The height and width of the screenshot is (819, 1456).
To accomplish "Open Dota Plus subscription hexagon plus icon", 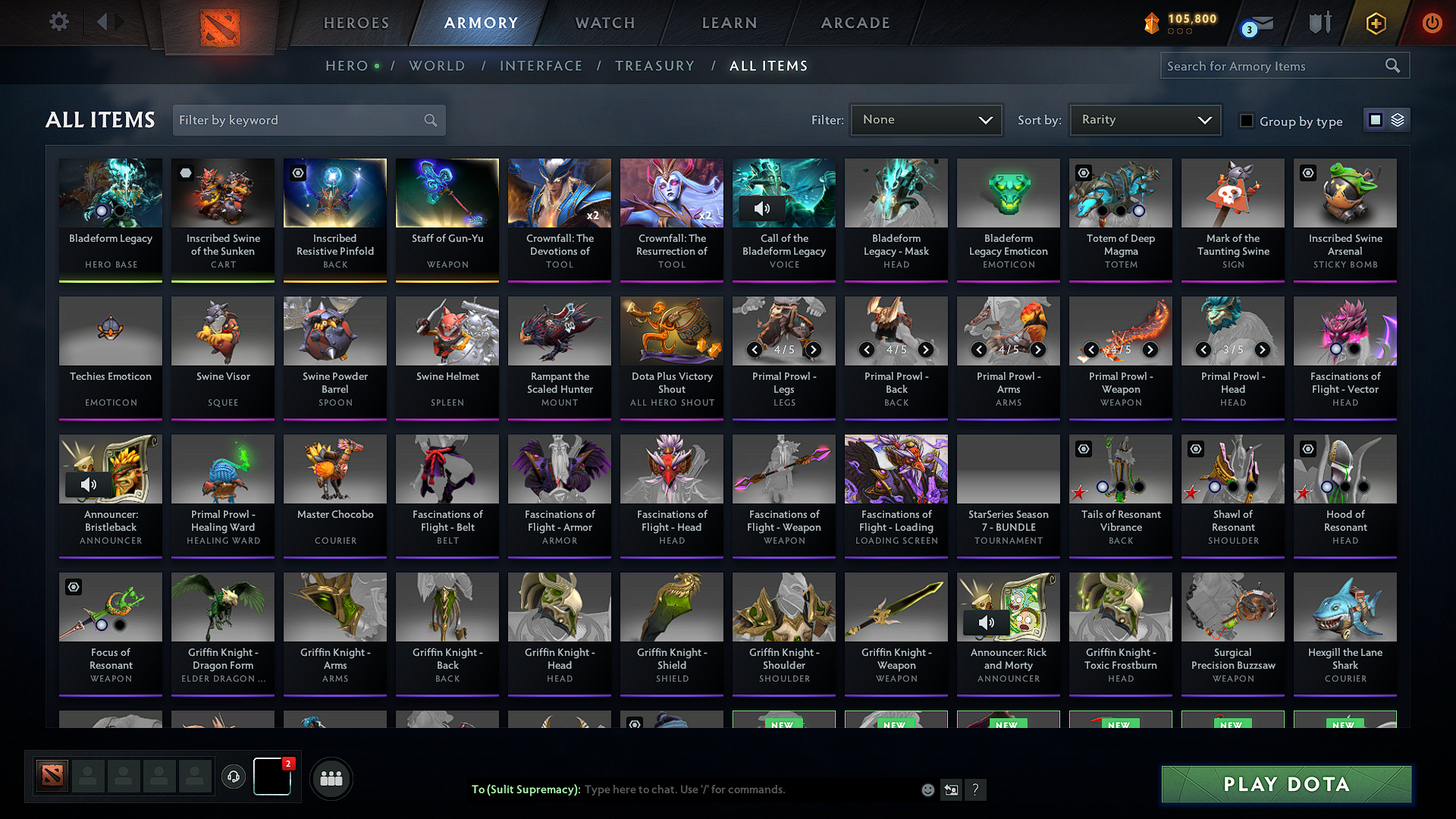I will (x=1375, y=23).
